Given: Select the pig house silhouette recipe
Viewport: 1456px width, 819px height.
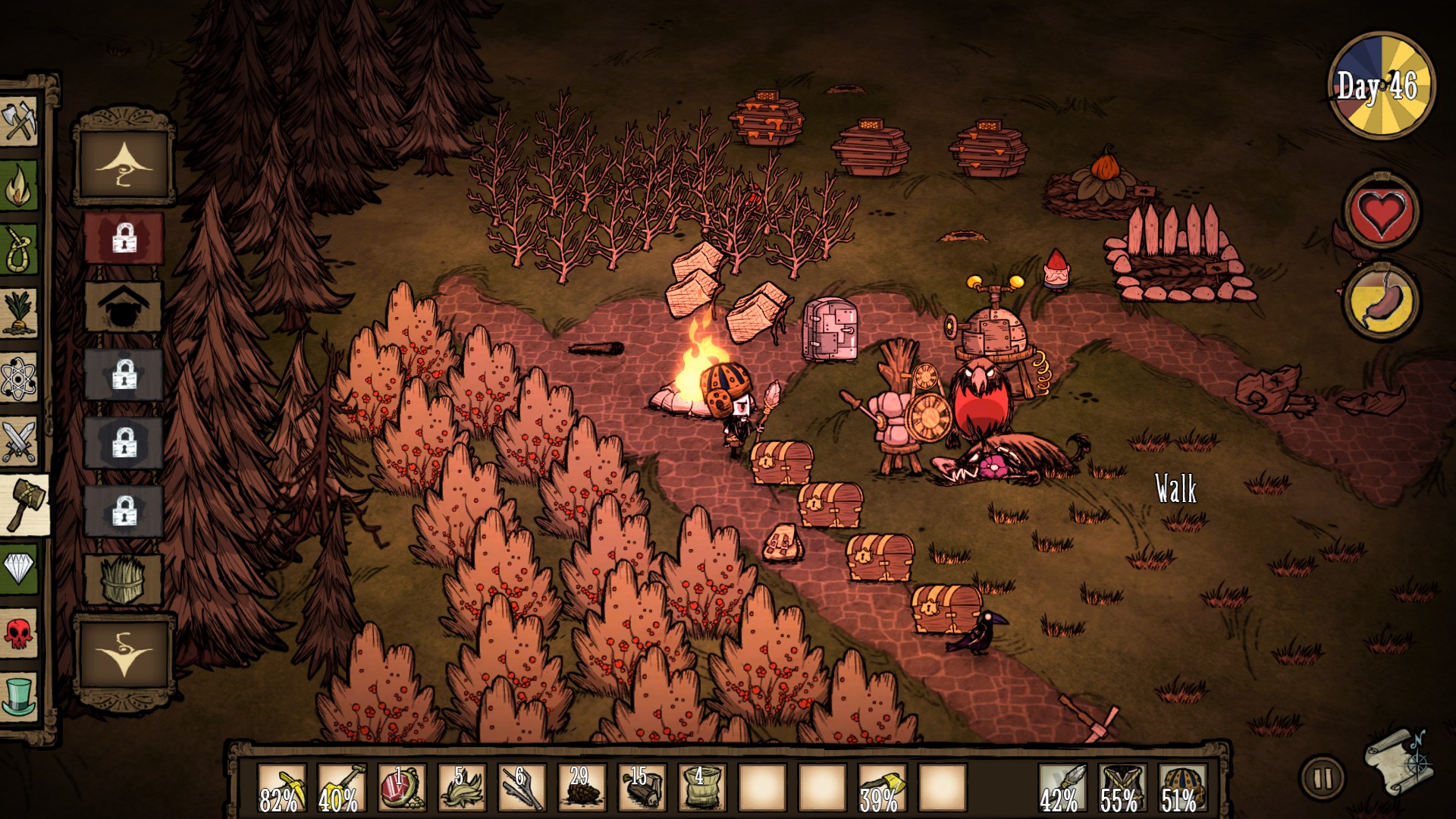Looking at the screenshot, I should point(123,306).
